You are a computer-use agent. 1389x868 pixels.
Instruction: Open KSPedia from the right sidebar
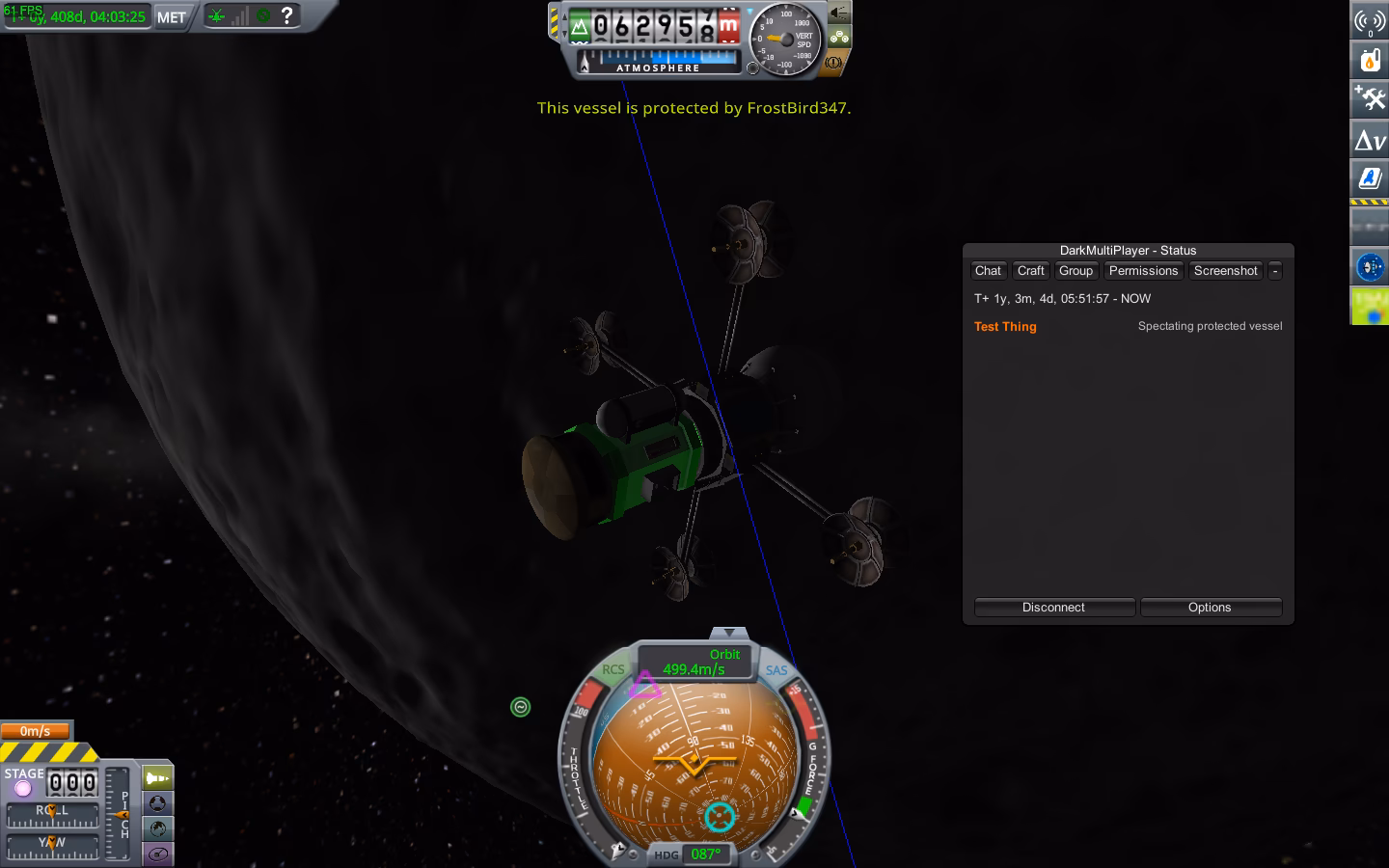coord(1370,177)
